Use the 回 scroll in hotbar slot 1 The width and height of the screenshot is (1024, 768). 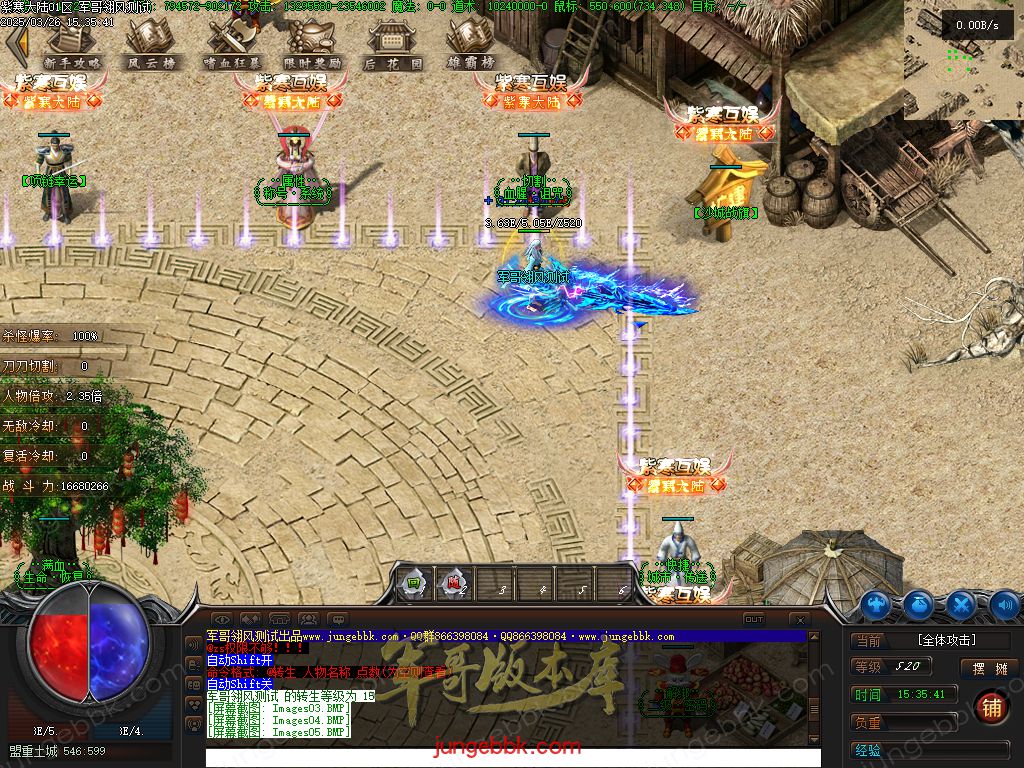click(x=413, y=583)
